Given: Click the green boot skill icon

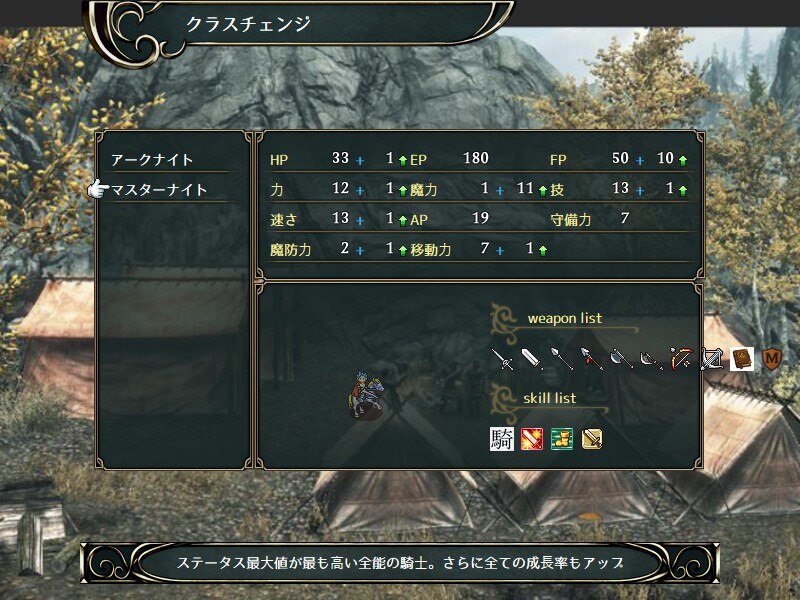Looking at the screenshot, I should click(x=562, y=439).
